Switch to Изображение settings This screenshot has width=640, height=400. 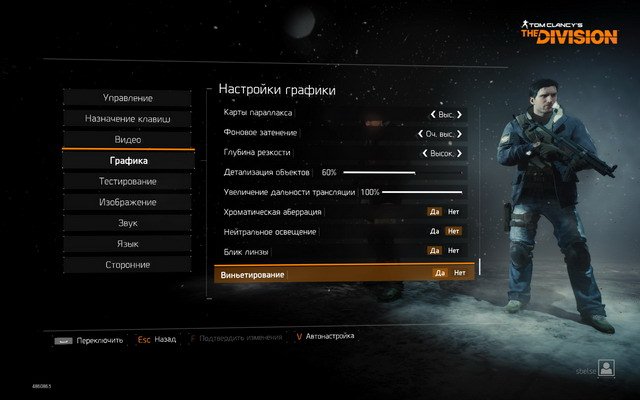[127, 202]
